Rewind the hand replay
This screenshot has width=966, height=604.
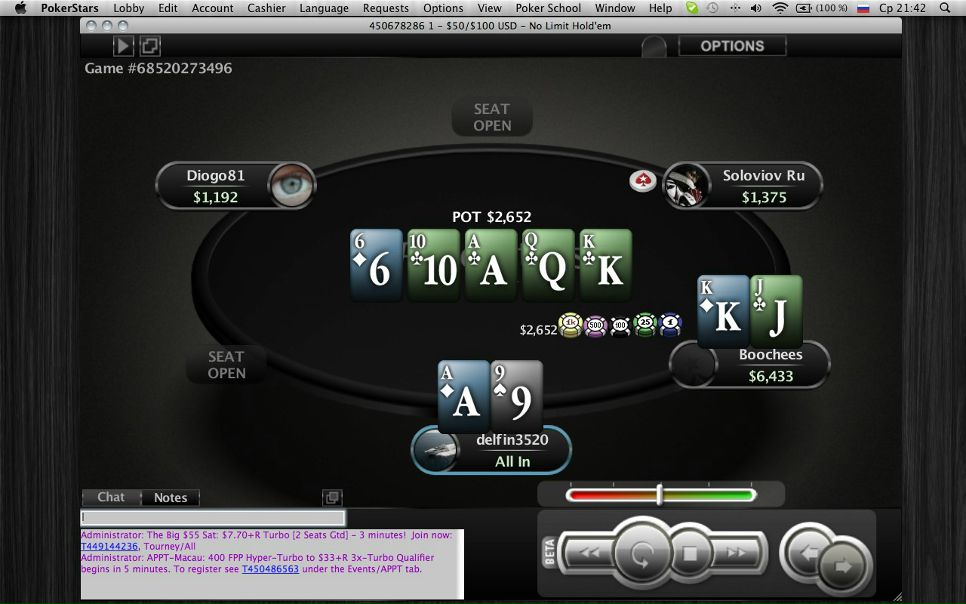coord(591,552)
